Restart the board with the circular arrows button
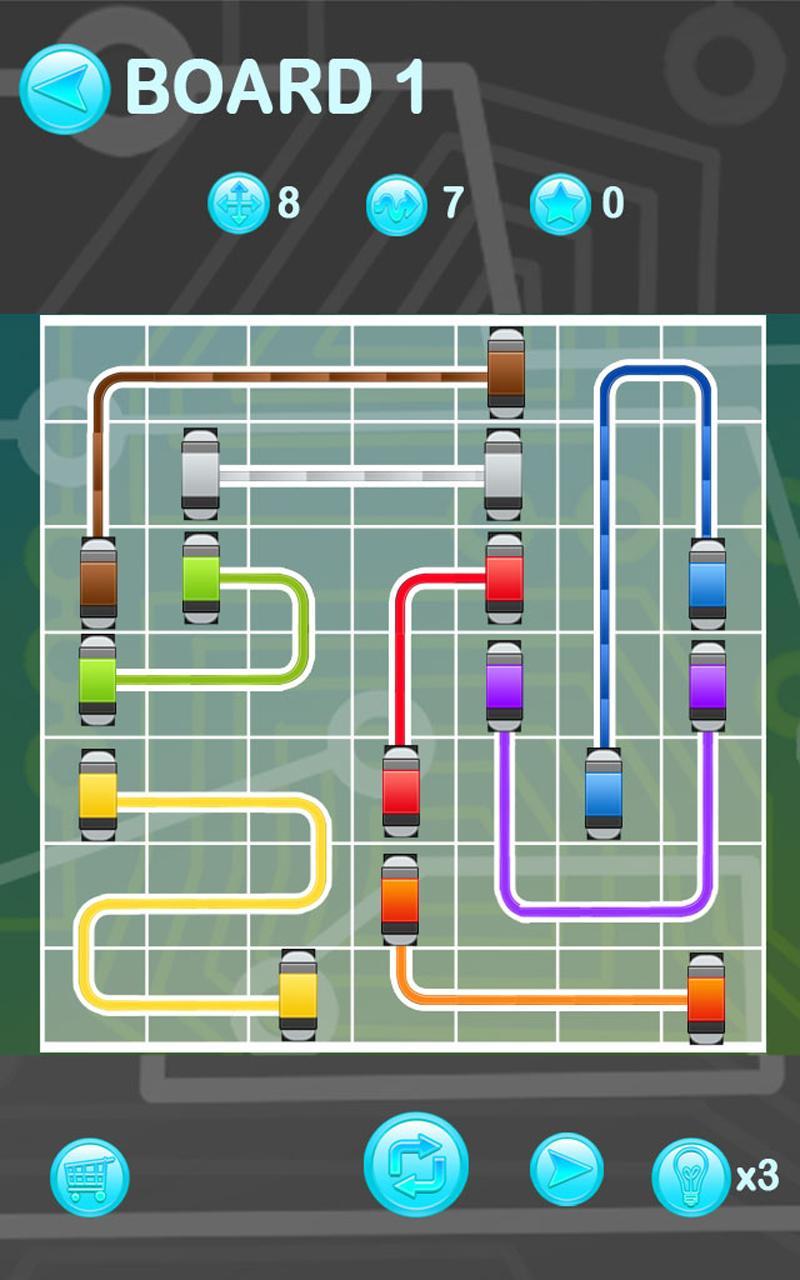The image size is (800, 1280). click(416, 1164)
